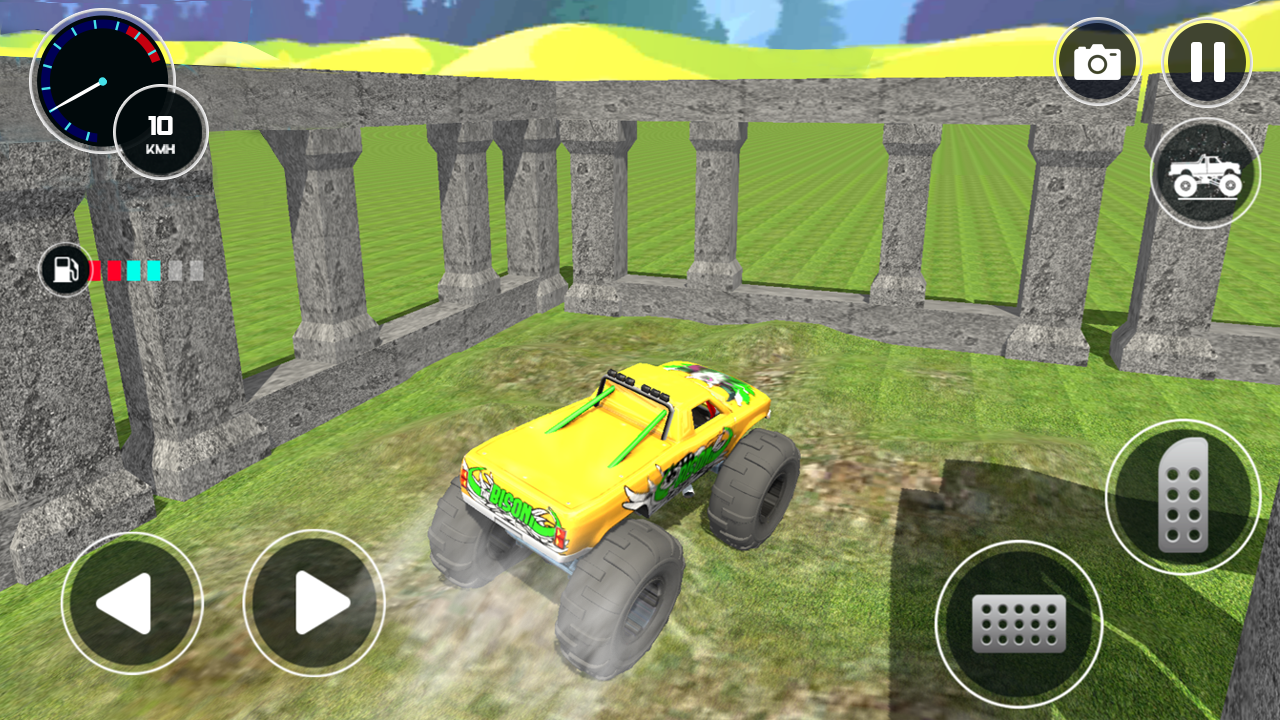Tap the camera icon to take a screenshot
The image size is (1280, 720).
[x=1098, y=61]
